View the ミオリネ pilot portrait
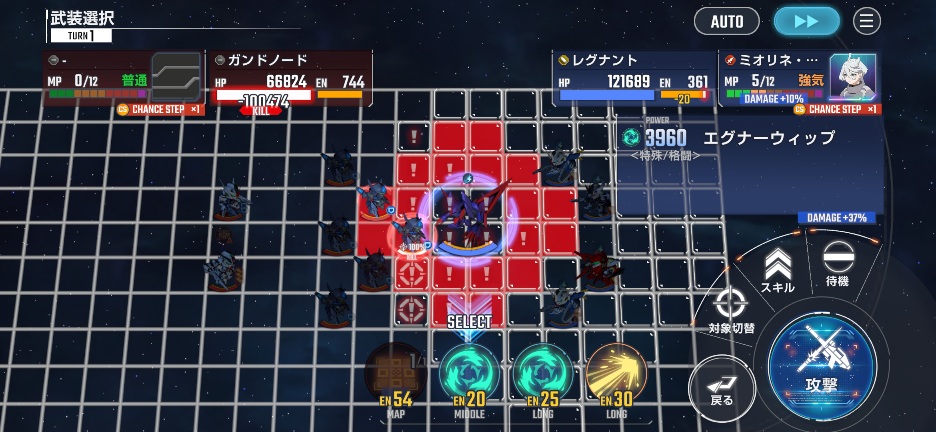This screenshot has width=936, height=432. [852, 76]
